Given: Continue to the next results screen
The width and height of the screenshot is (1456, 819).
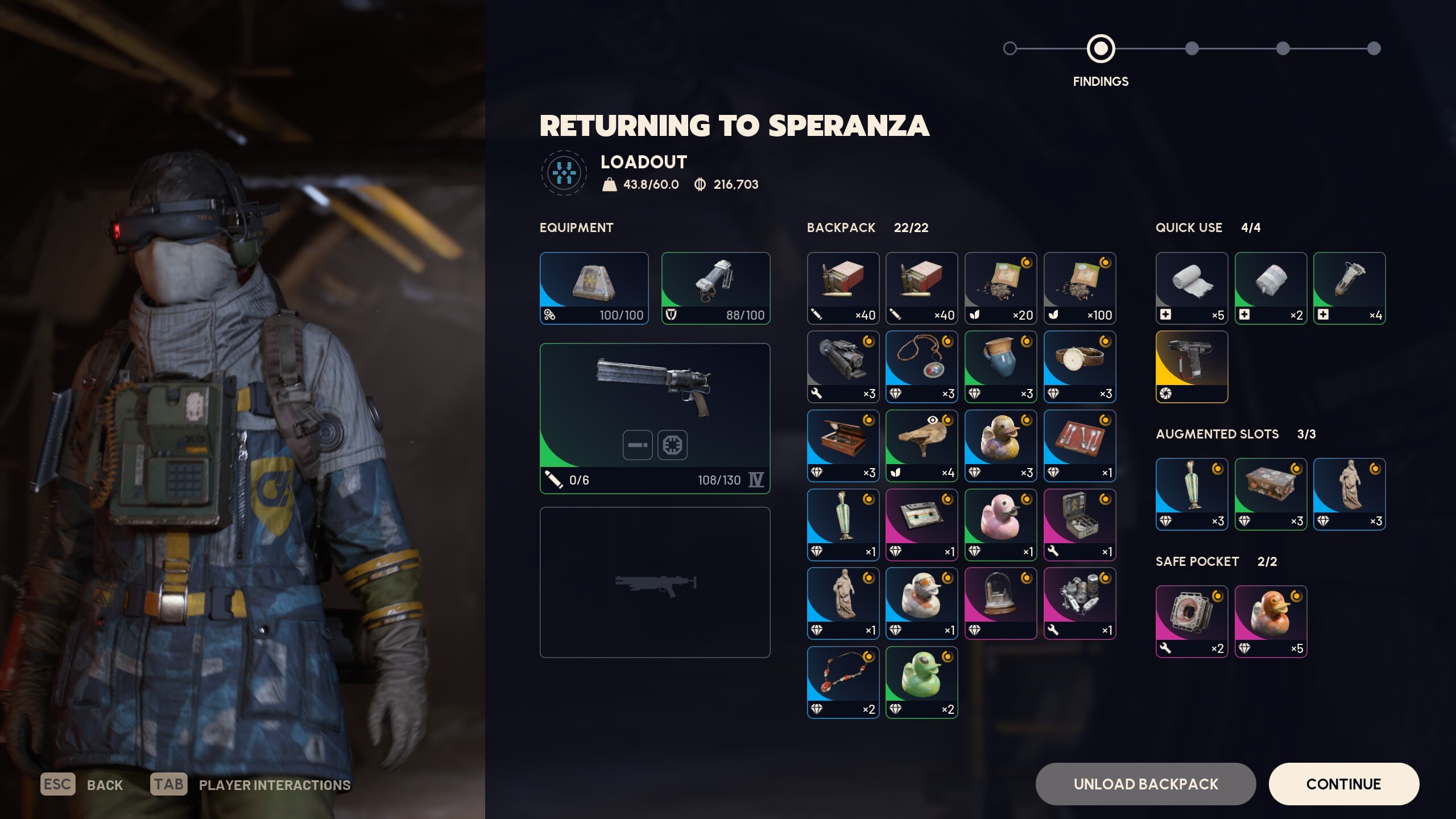Looking at the screenshot, I should [1343, 784].
